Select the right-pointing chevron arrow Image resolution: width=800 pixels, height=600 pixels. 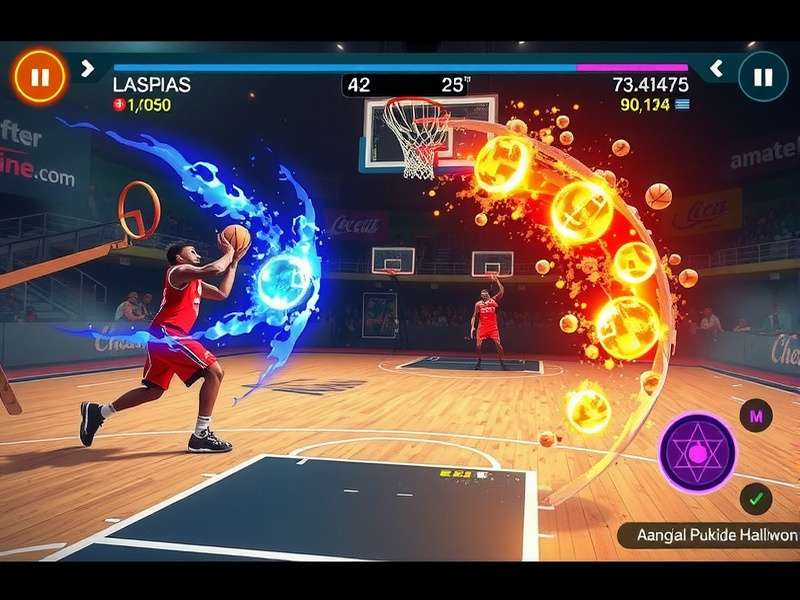point(87,68)
